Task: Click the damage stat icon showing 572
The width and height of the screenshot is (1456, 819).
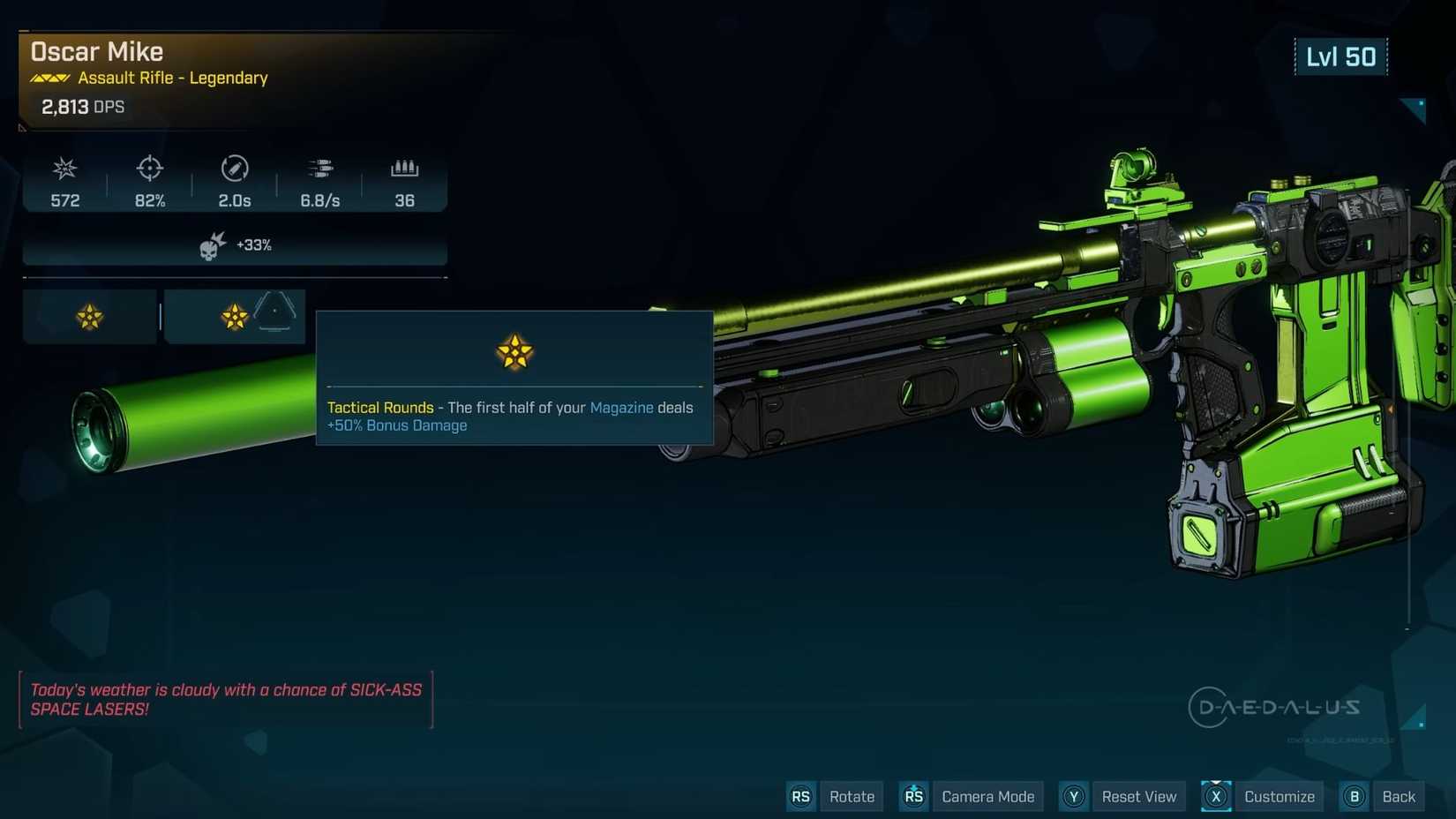Action: click(64, 169)
